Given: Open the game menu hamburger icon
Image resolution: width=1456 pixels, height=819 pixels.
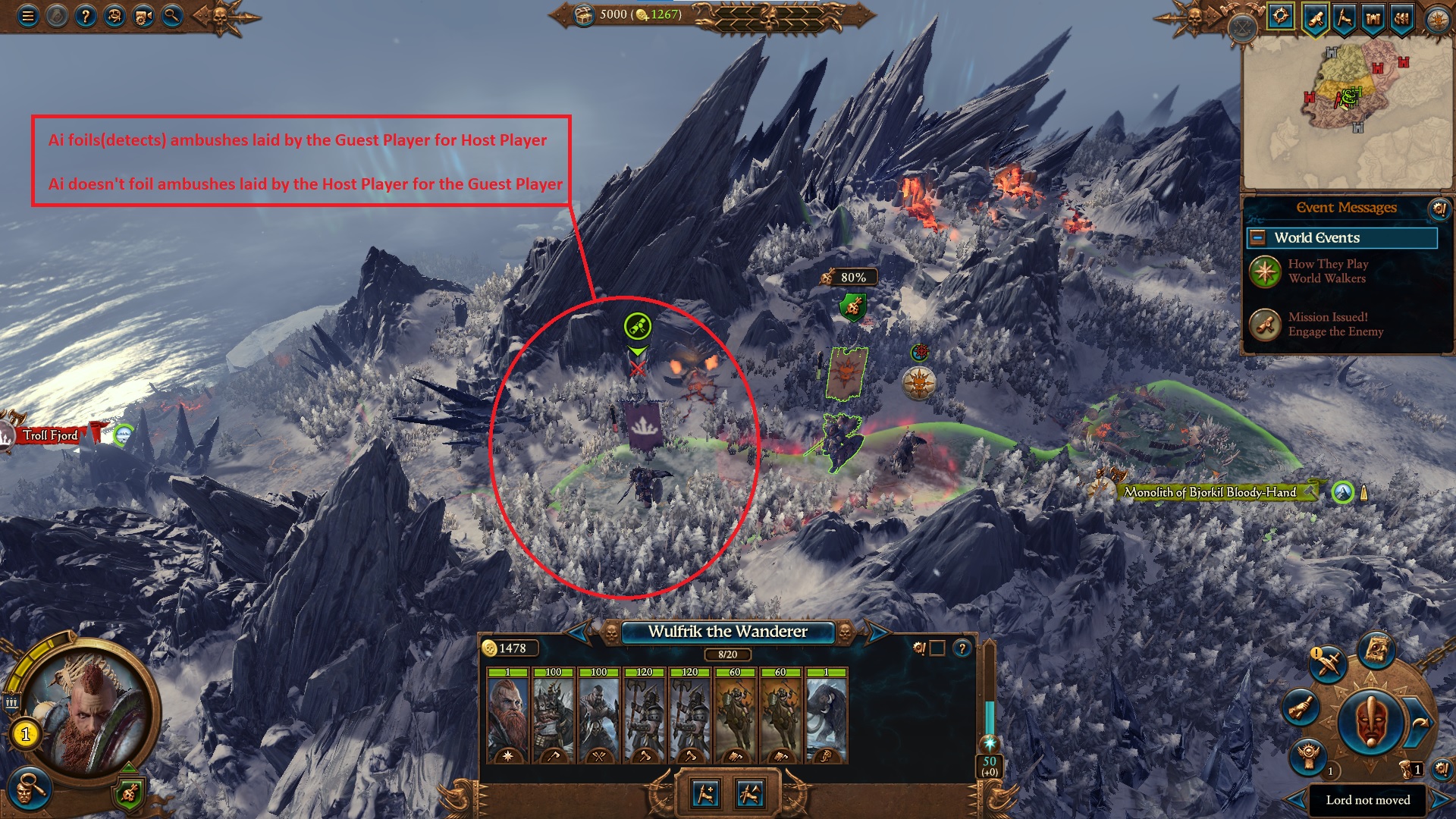Looking at the screenshot, I should [x=28, y=15].
